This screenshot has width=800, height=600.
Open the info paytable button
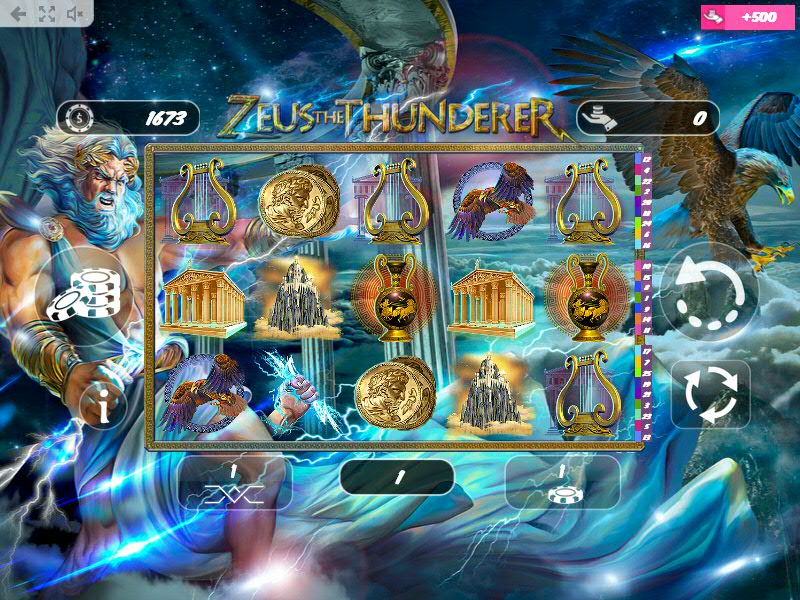(x=105, y=403)
